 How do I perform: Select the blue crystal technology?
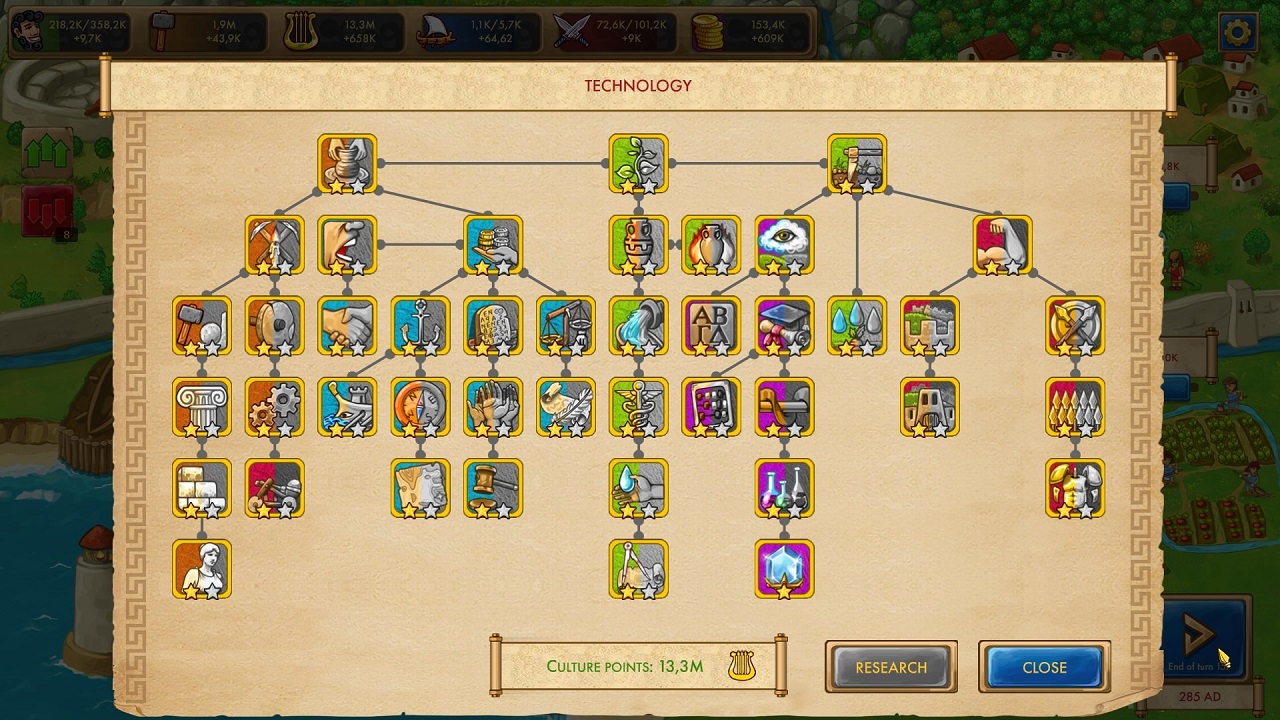[784, 569]
